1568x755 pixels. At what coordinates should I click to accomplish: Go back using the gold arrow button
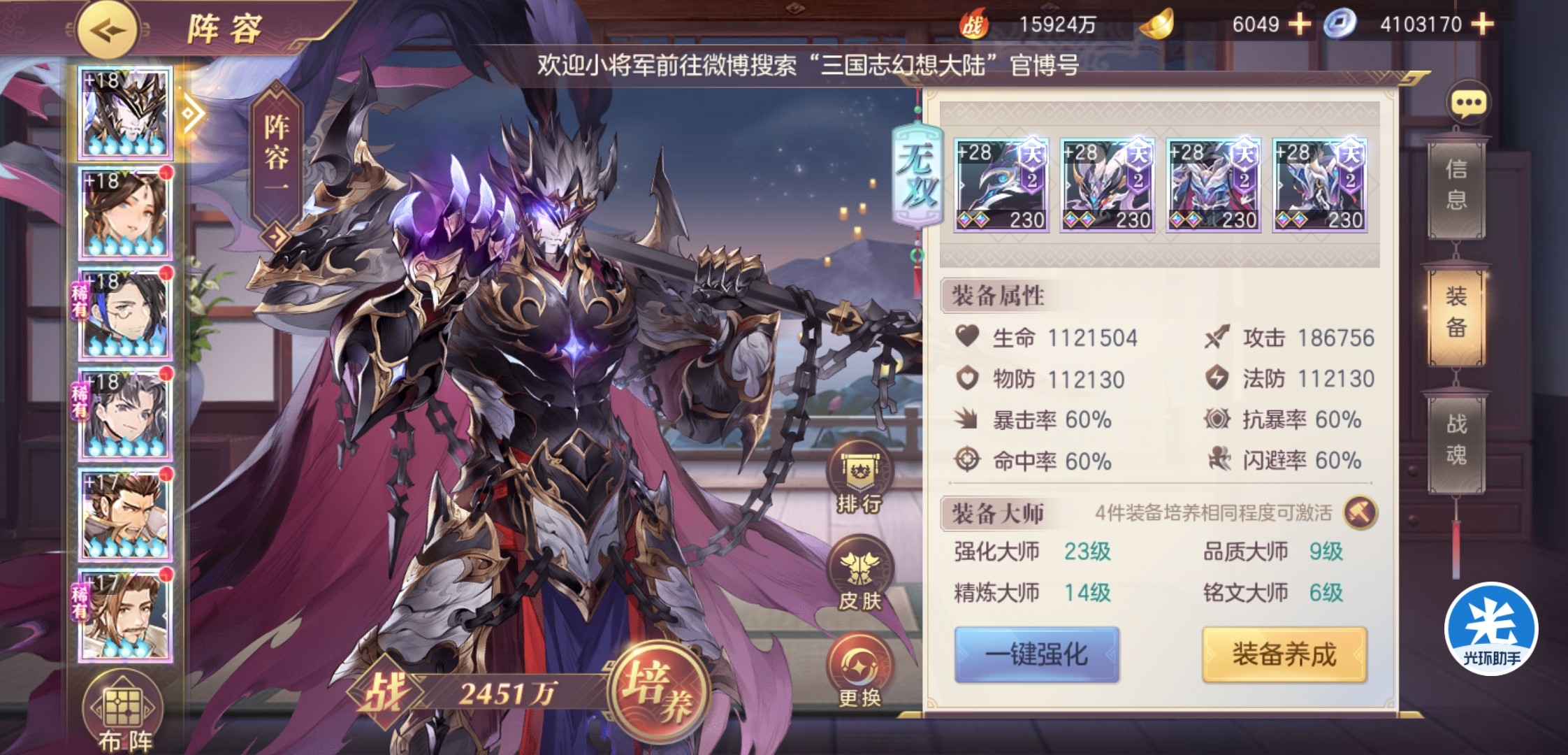[x=107, y=30]
